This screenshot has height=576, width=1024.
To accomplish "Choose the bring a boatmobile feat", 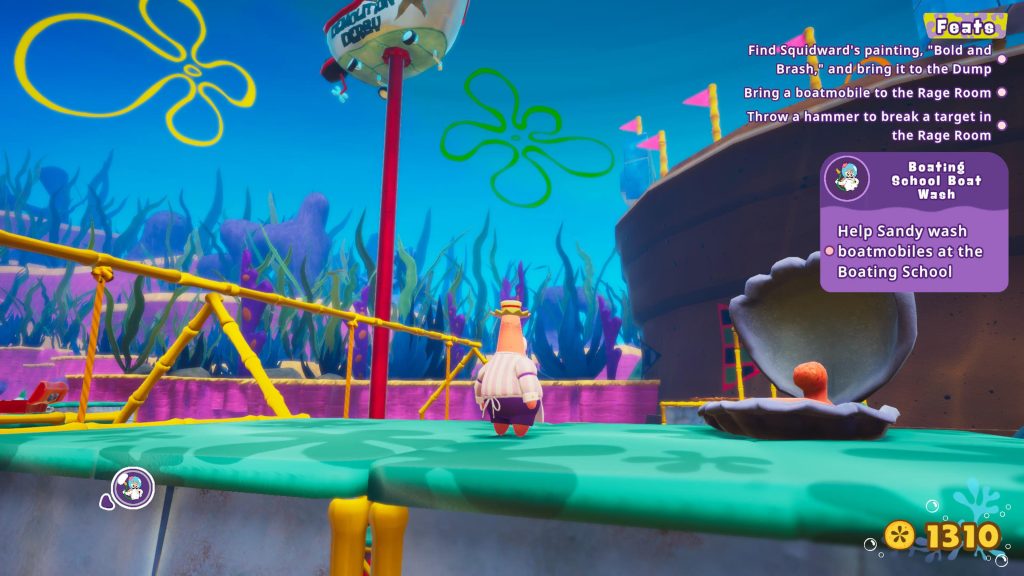I will 867,92.
